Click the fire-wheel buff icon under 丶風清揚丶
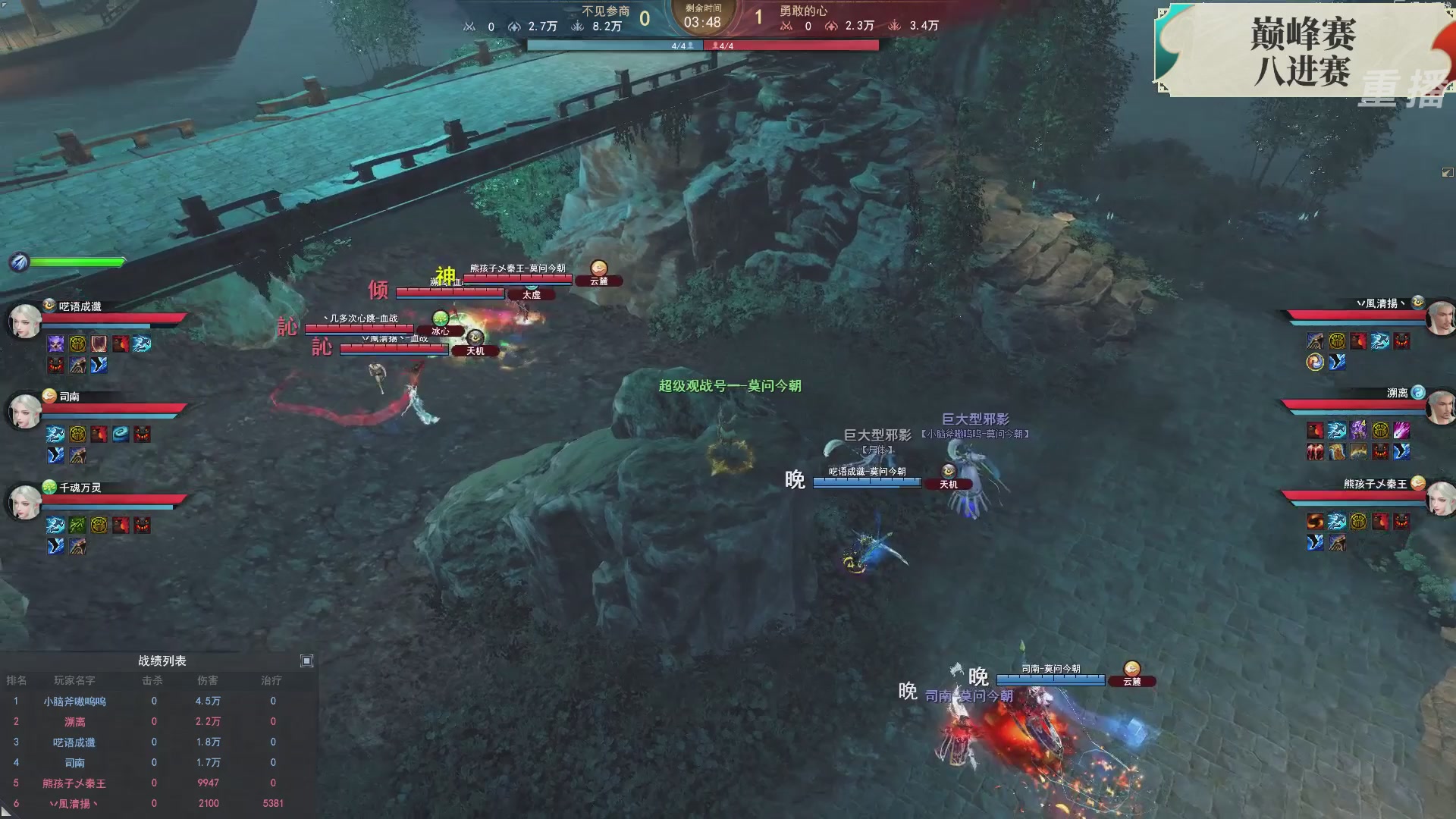This screenshot has height=819, width=1456. 1315,362
